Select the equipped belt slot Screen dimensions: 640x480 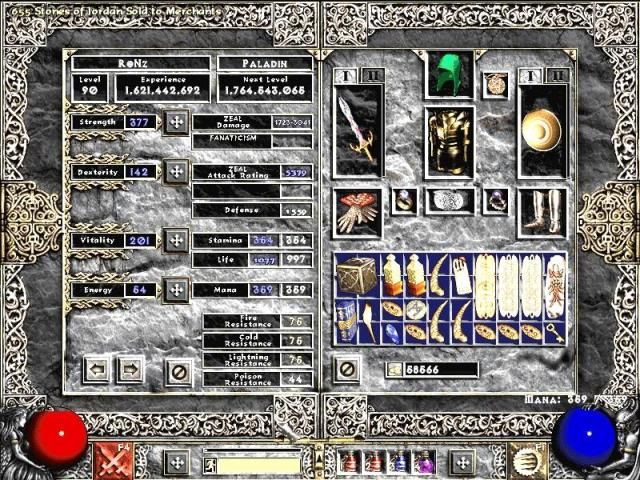449,200
